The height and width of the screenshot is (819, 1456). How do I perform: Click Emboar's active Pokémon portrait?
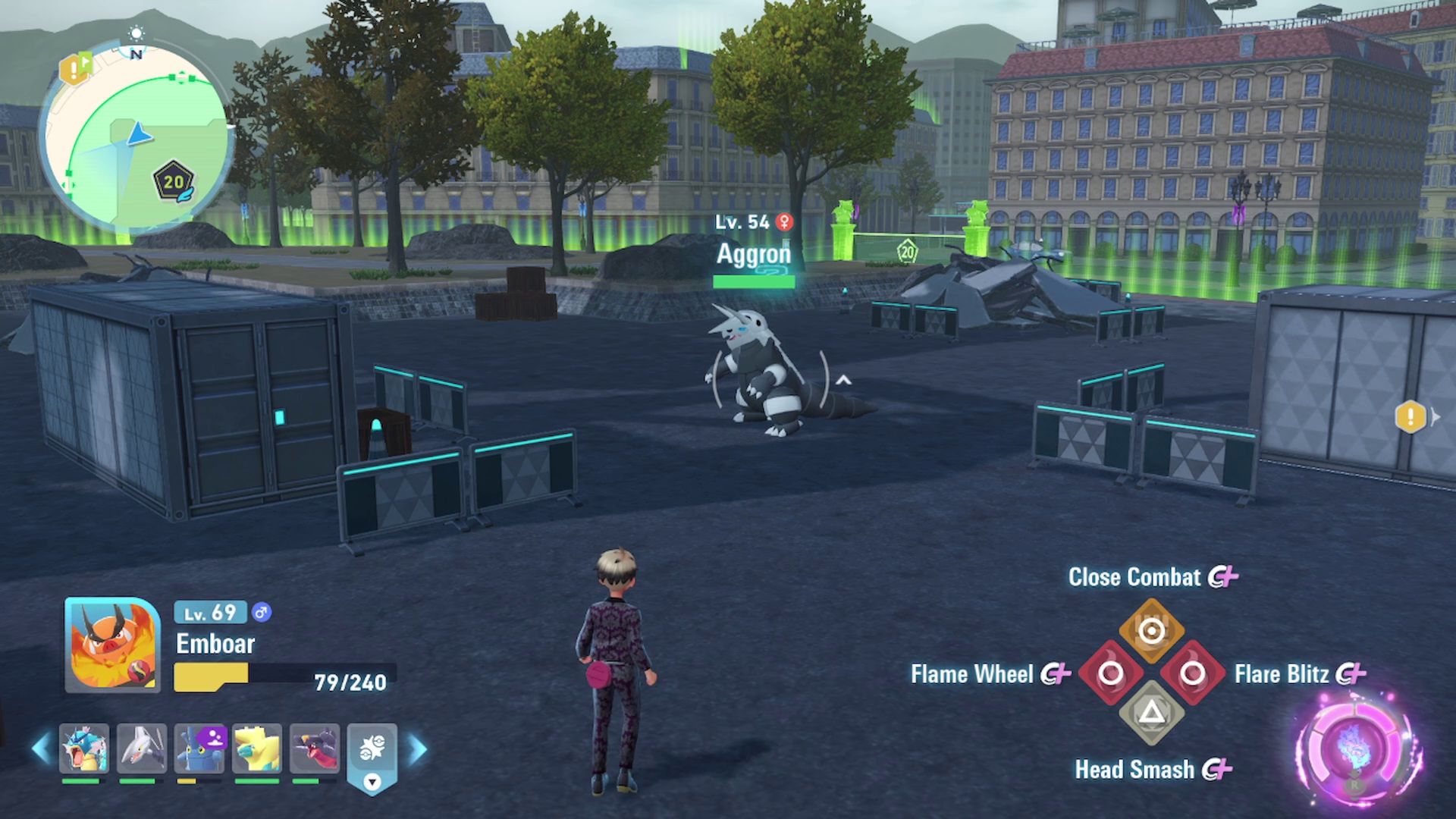(112, 645)
